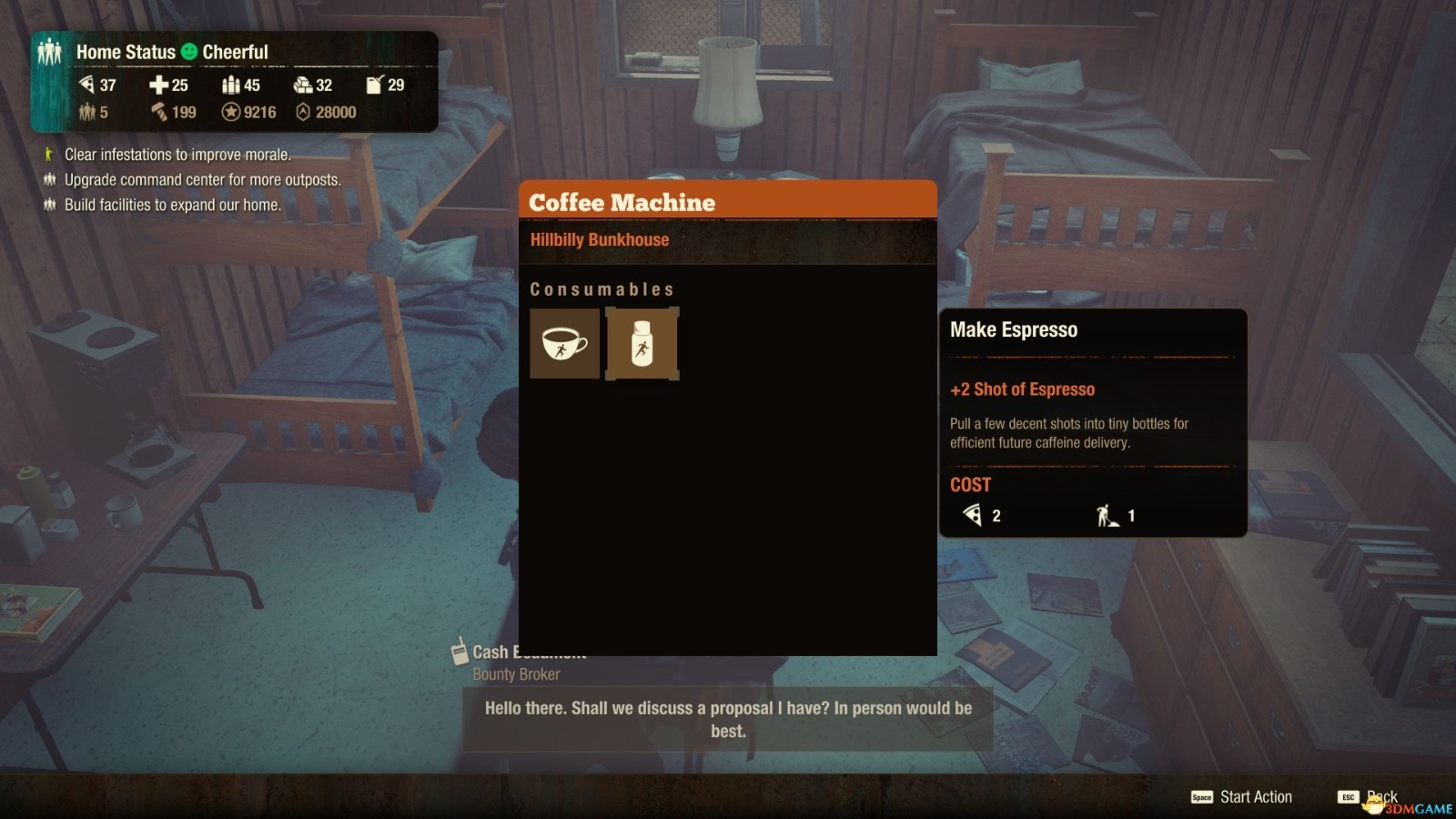This screenshot has height=819, width=1456.
Task: Select the clear infestations objective
Action: coord(177,155)
